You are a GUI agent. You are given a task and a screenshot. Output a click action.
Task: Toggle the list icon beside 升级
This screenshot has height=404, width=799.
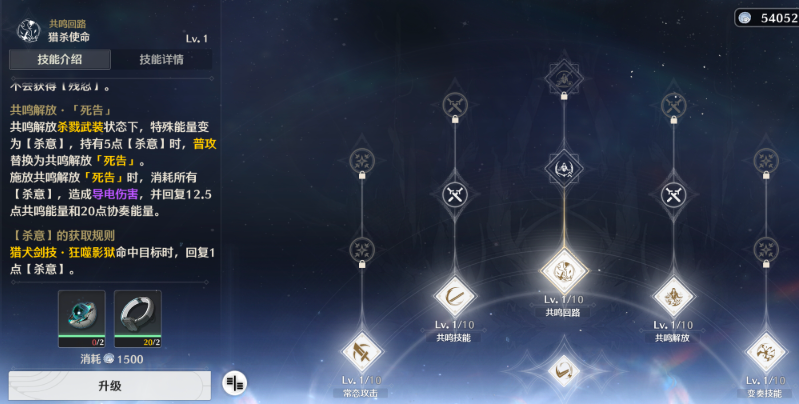(234, 381)
